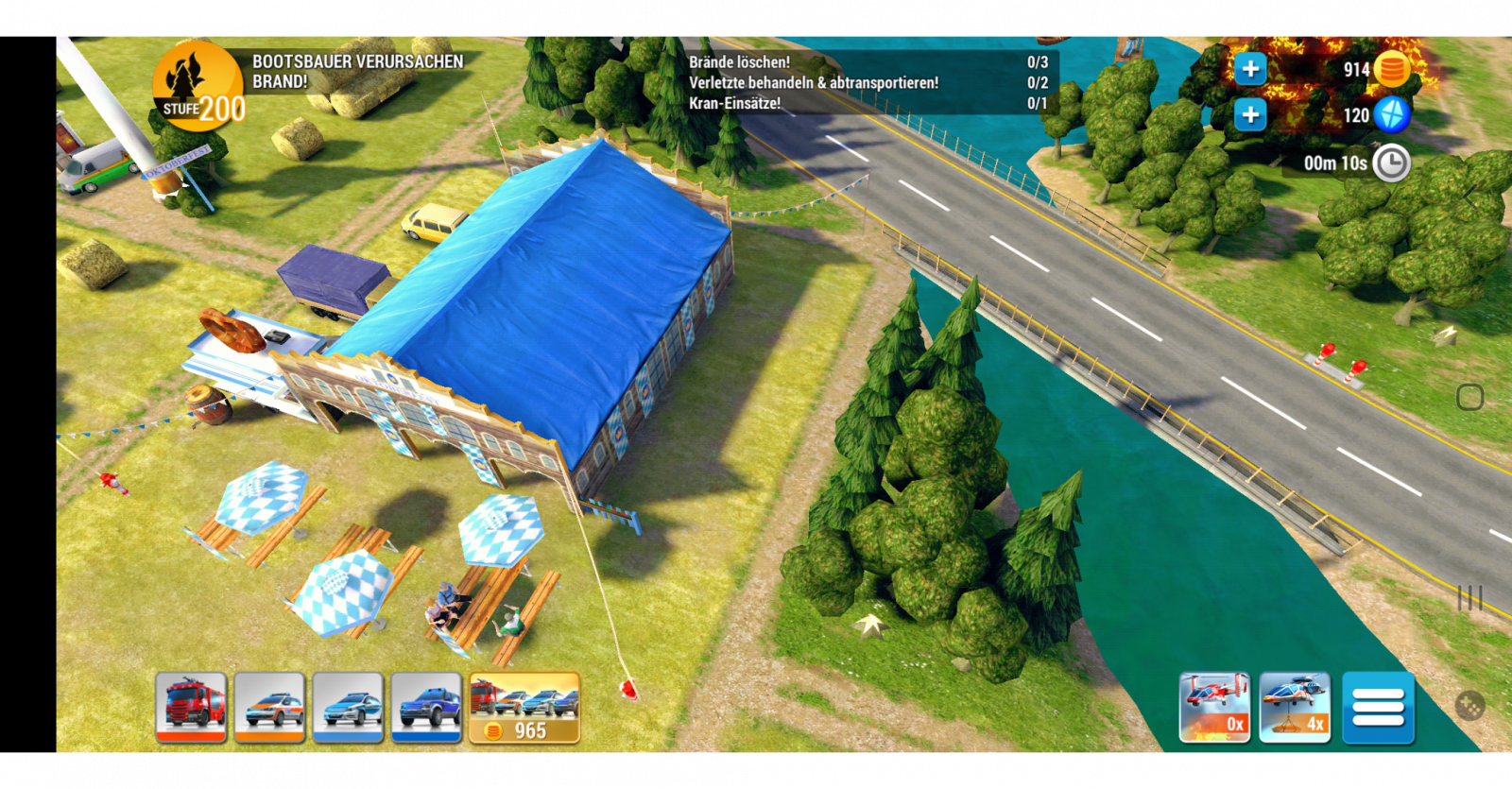Open the gamepad overlay icon
Image resolution: width=1512 pixels, height=789 pixels.
point(1470,705)
